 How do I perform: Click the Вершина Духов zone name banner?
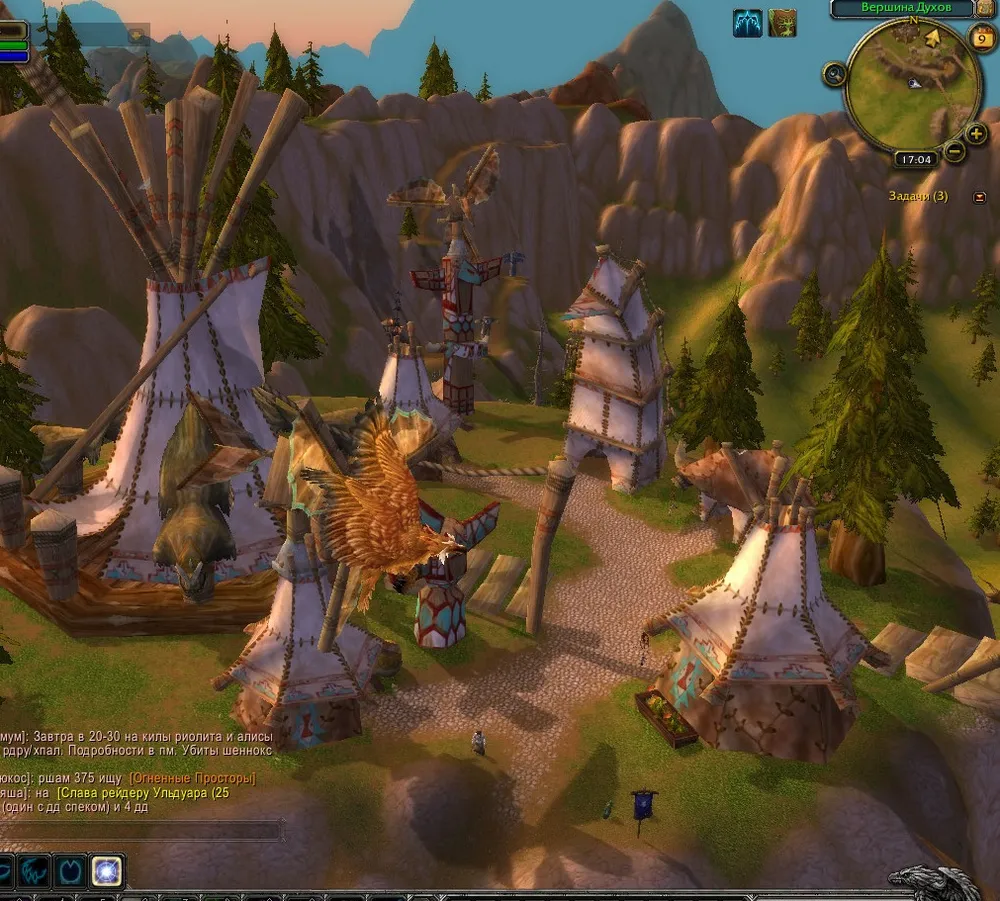click(x=902, y=9)
